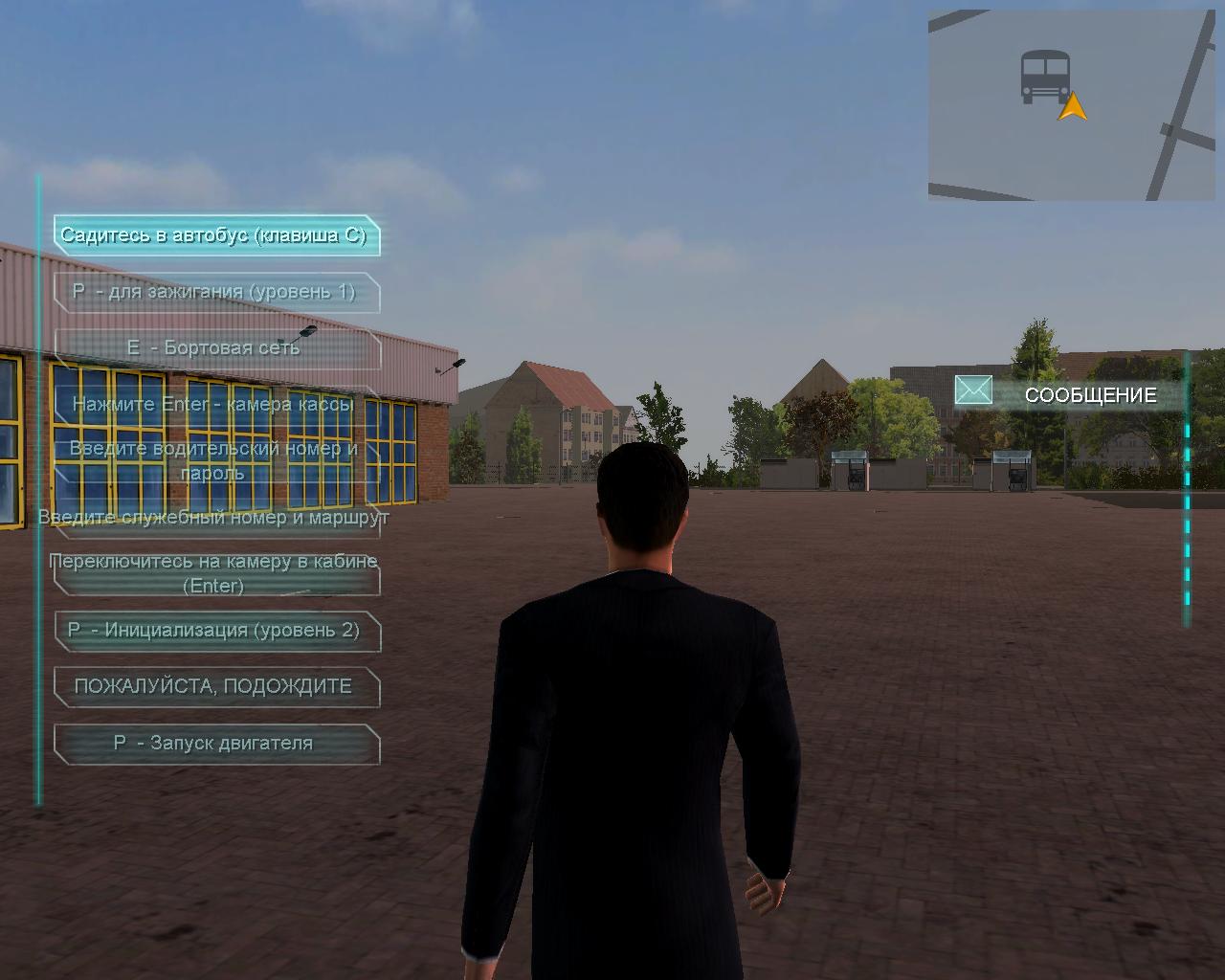Viewport: 1225px width, 980px height.
Task: Click the 'Запуск двигателя' checklist step
Action: tap(215, 744)
